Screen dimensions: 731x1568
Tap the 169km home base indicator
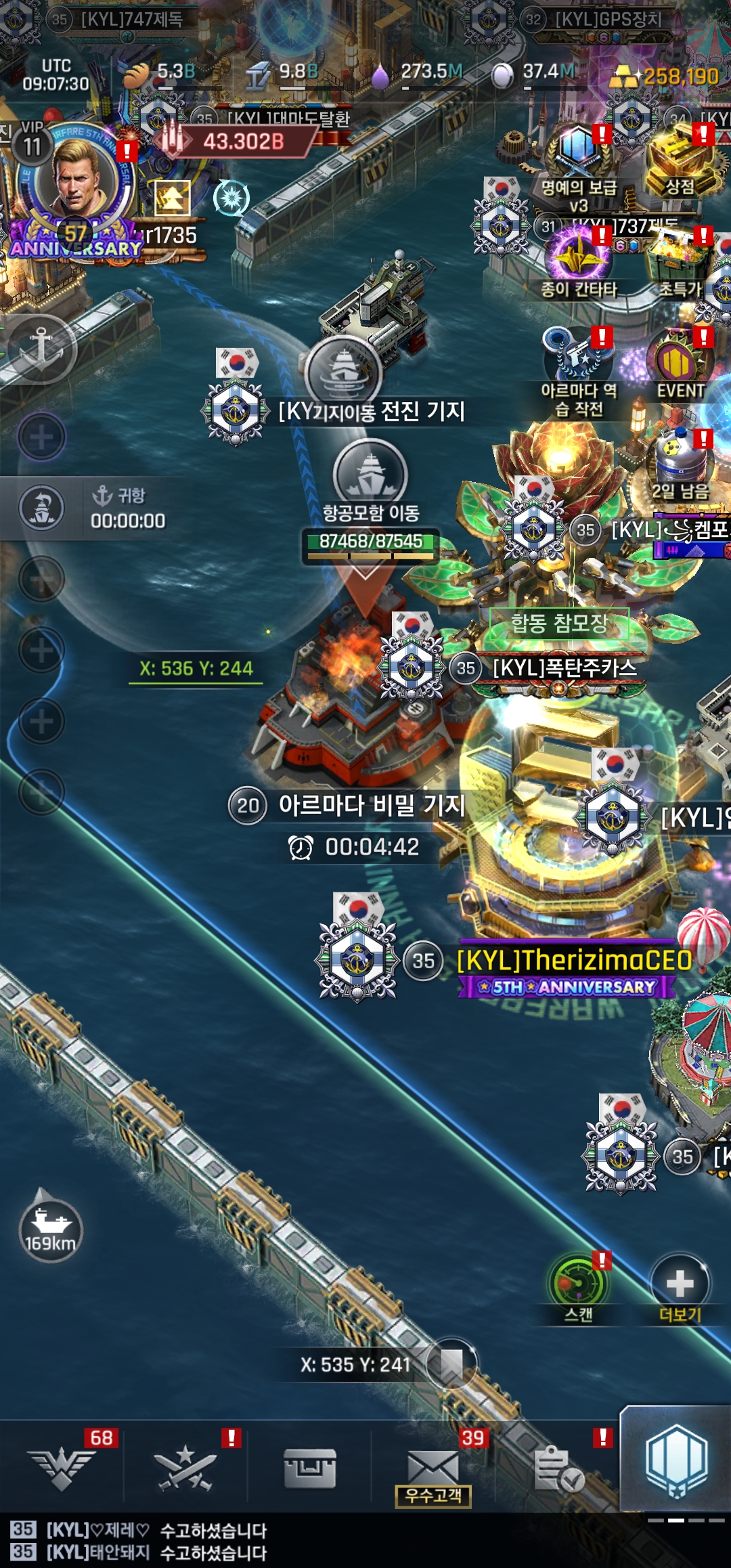(x=50, y=1229)
